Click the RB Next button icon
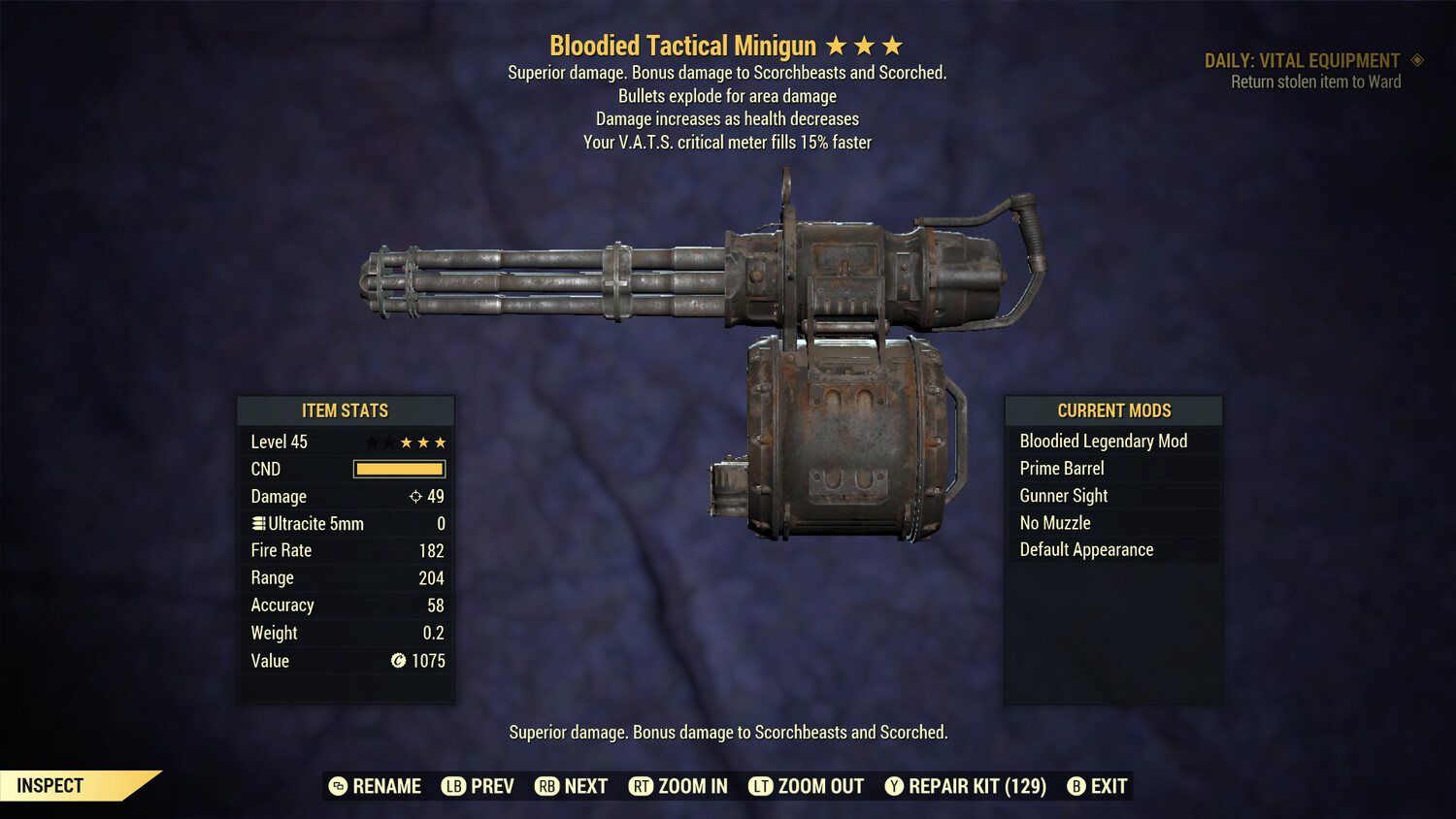The image size is (1456, 819). tap(548, 786)
